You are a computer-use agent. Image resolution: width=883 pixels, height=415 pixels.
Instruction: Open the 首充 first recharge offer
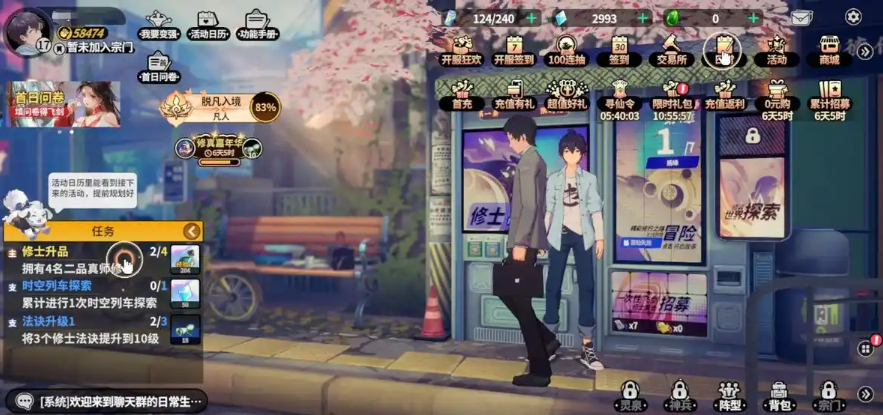[461, 95]
